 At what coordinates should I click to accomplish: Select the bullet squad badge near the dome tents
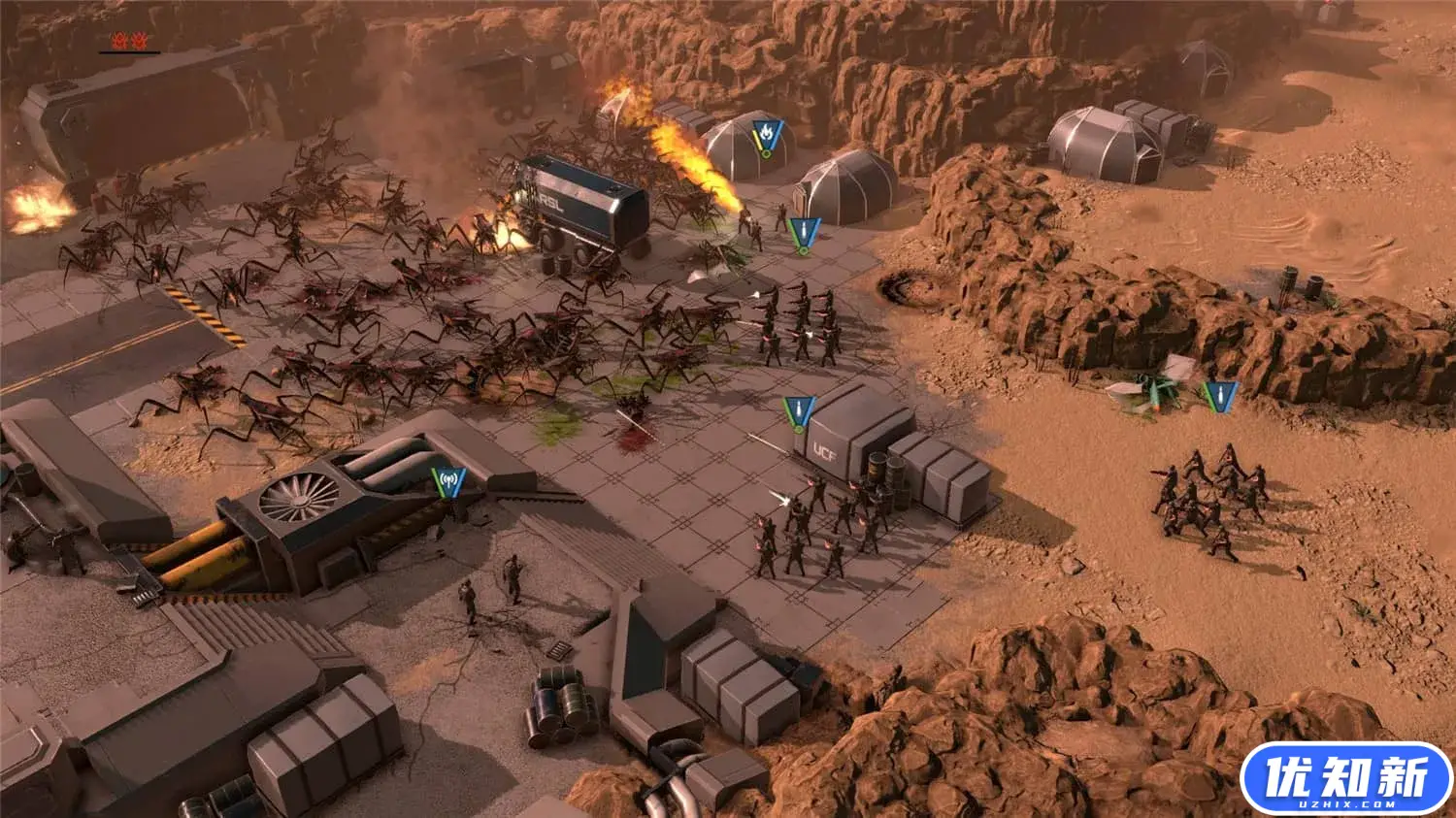pos(804,233)
